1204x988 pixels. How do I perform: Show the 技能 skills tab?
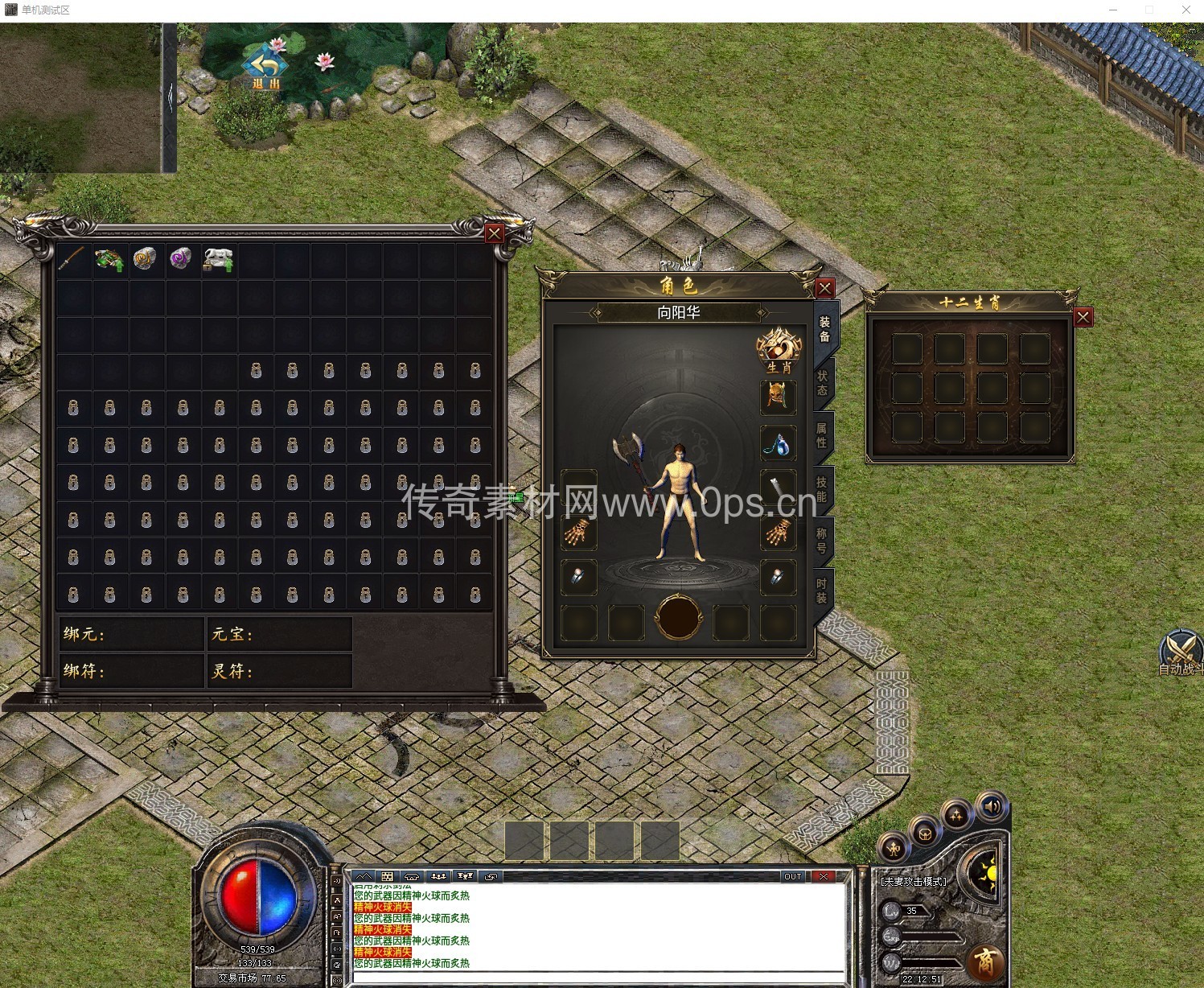[x=822, y=488]
